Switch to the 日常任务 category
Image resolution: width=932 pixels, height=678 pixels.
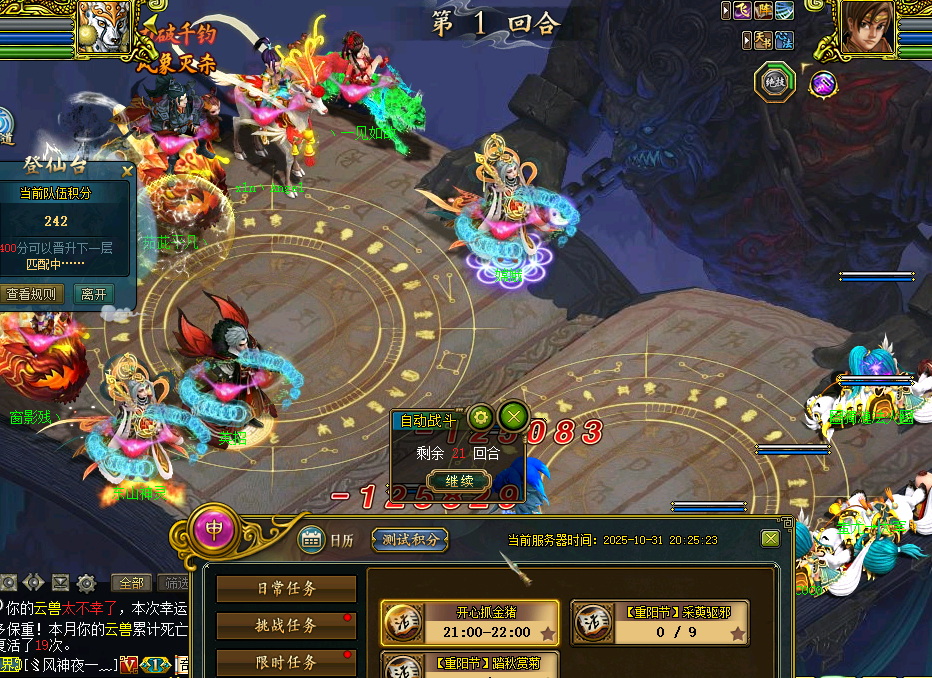point(286,589)
